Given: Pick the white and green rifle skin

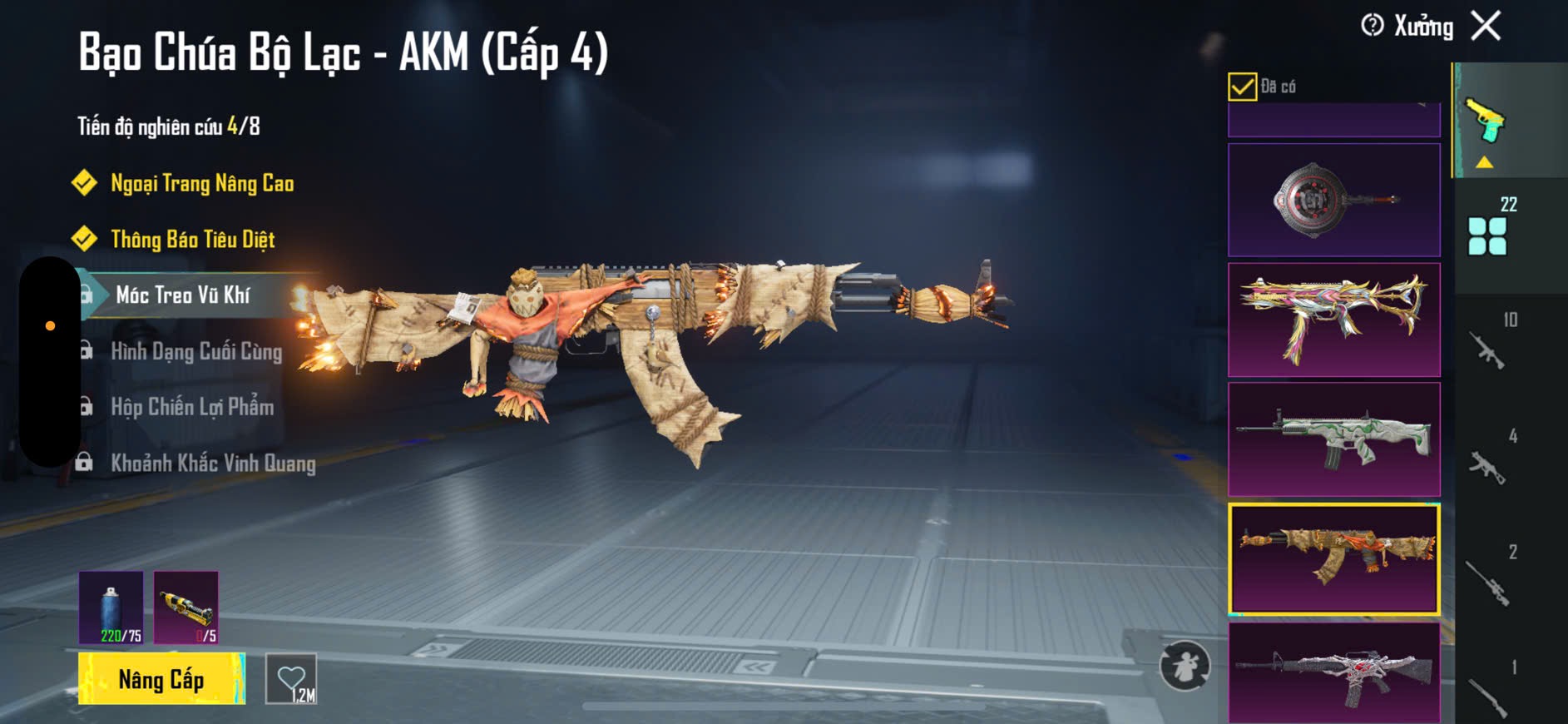Looking at the screenshot, I should pyautogui.click(x=1333, y=439).
